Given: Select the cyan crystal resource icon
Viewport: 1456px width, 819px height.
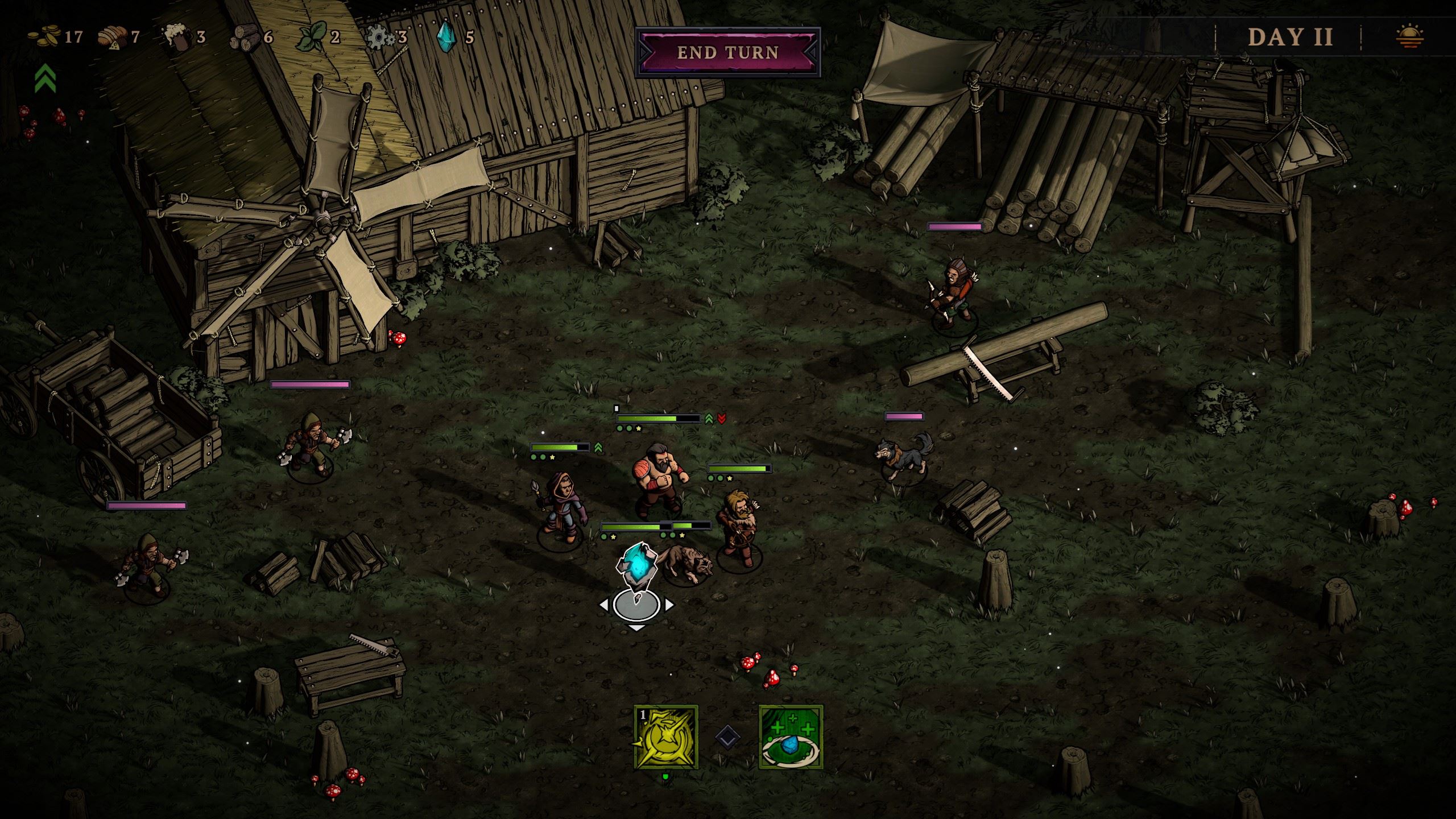Looking at the screenshot, I should click(445, 37).
